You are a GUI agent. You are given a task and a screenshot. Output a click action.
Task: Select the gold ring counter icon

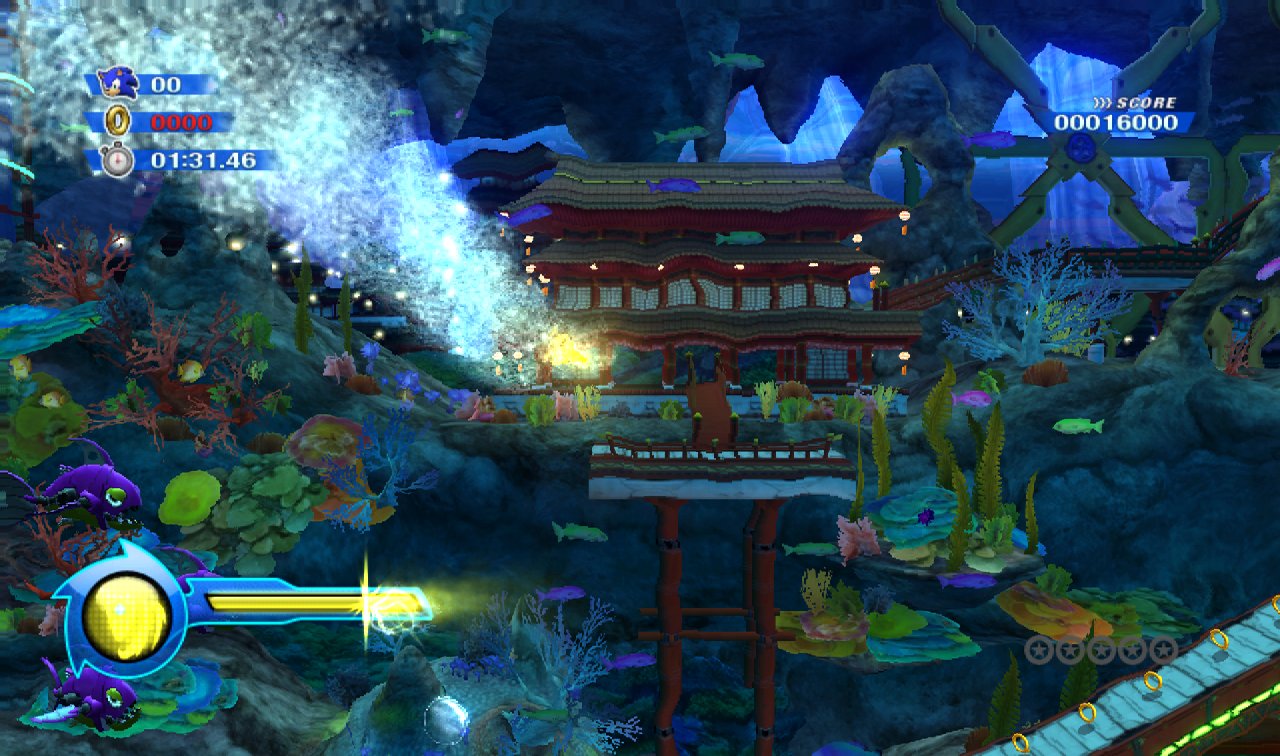pyautogui.click(x=118, y=122)
